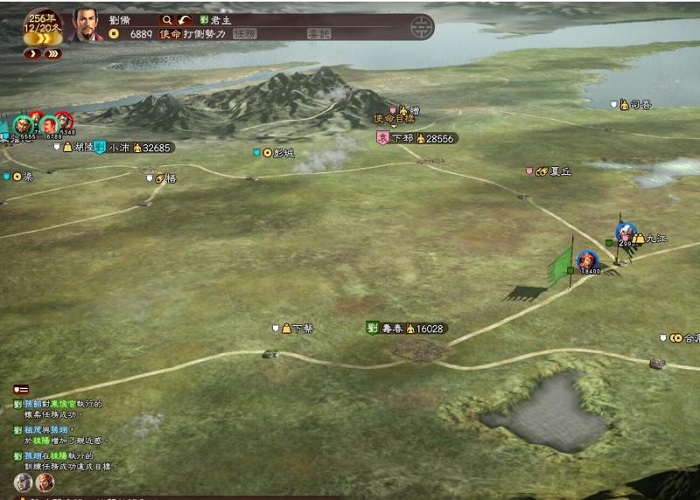Image resolution: width=700 pixels, height=500 pixels.
Task: Click the magnifying glass search icon
Action: coord(167,19)
